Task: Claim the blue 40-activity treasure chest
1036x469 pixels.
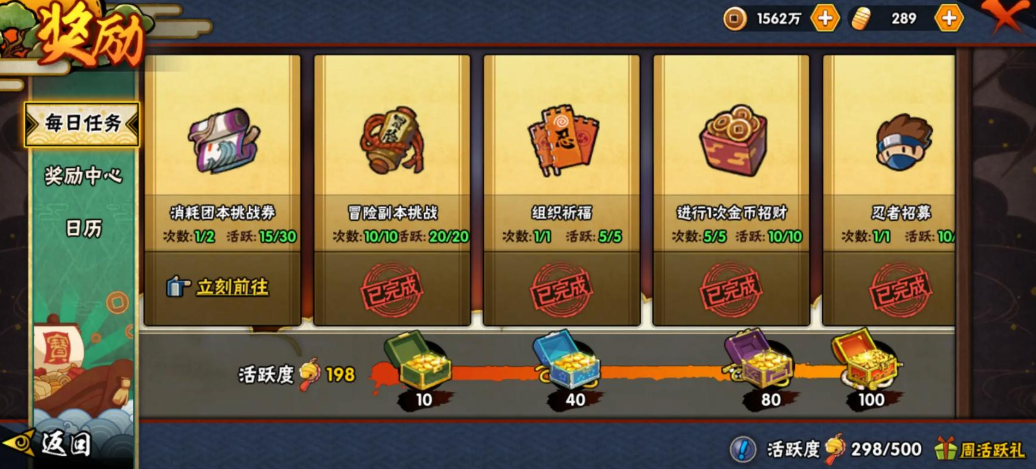Action: [x=566, y=359]
